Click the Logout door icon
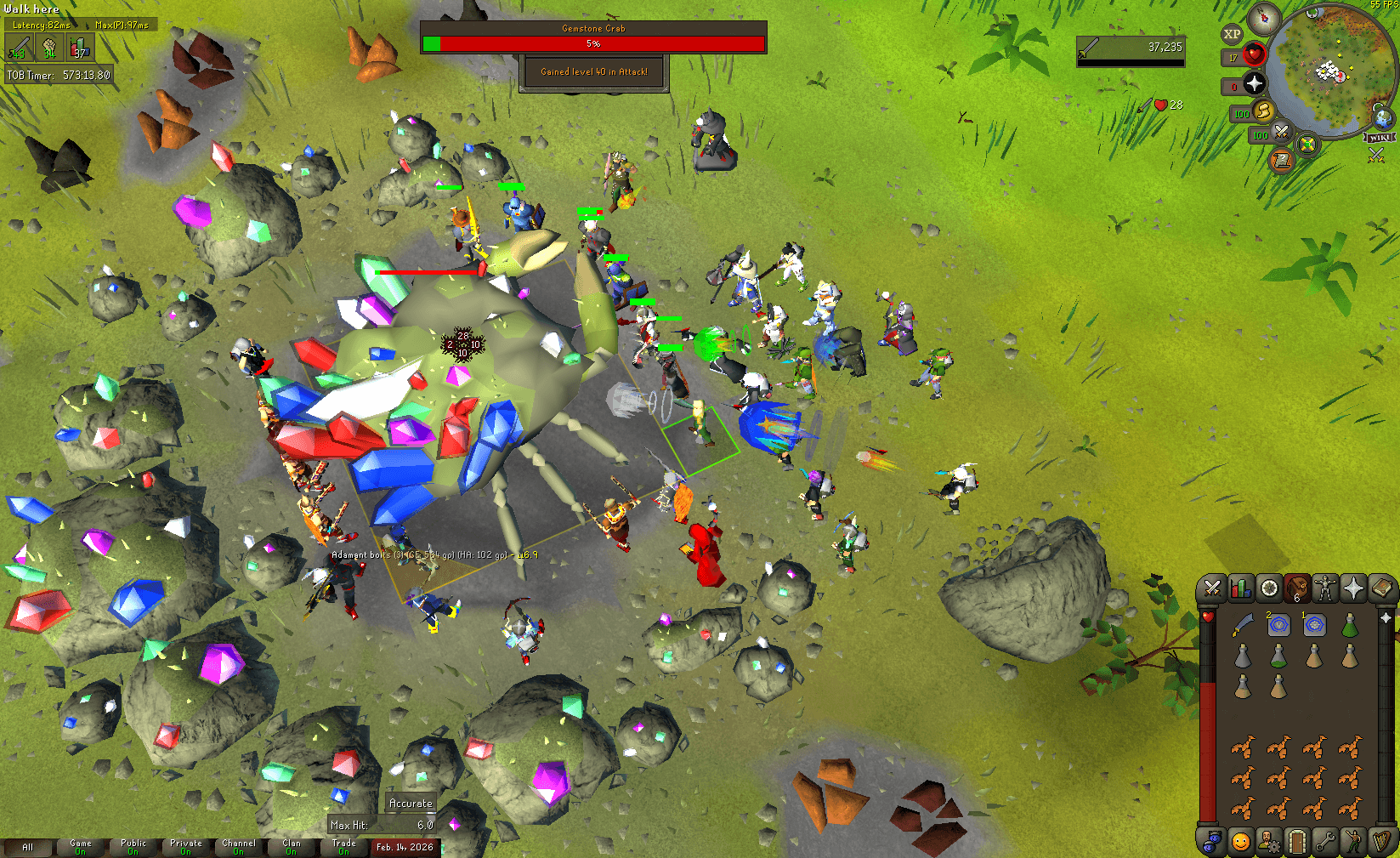 coord(1298,843)
